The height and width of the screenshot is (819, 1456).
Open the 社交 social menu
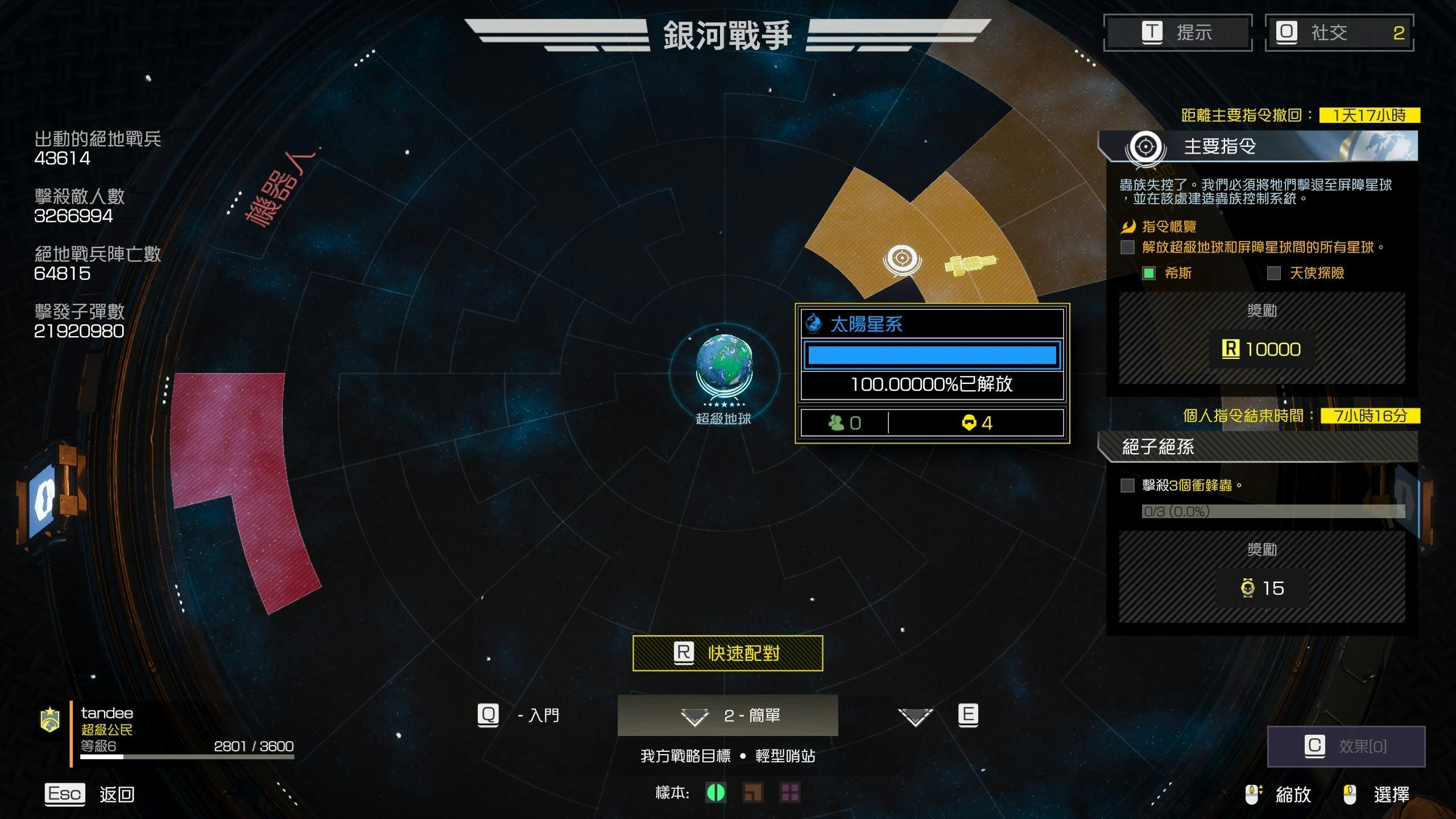(1339, 32)
